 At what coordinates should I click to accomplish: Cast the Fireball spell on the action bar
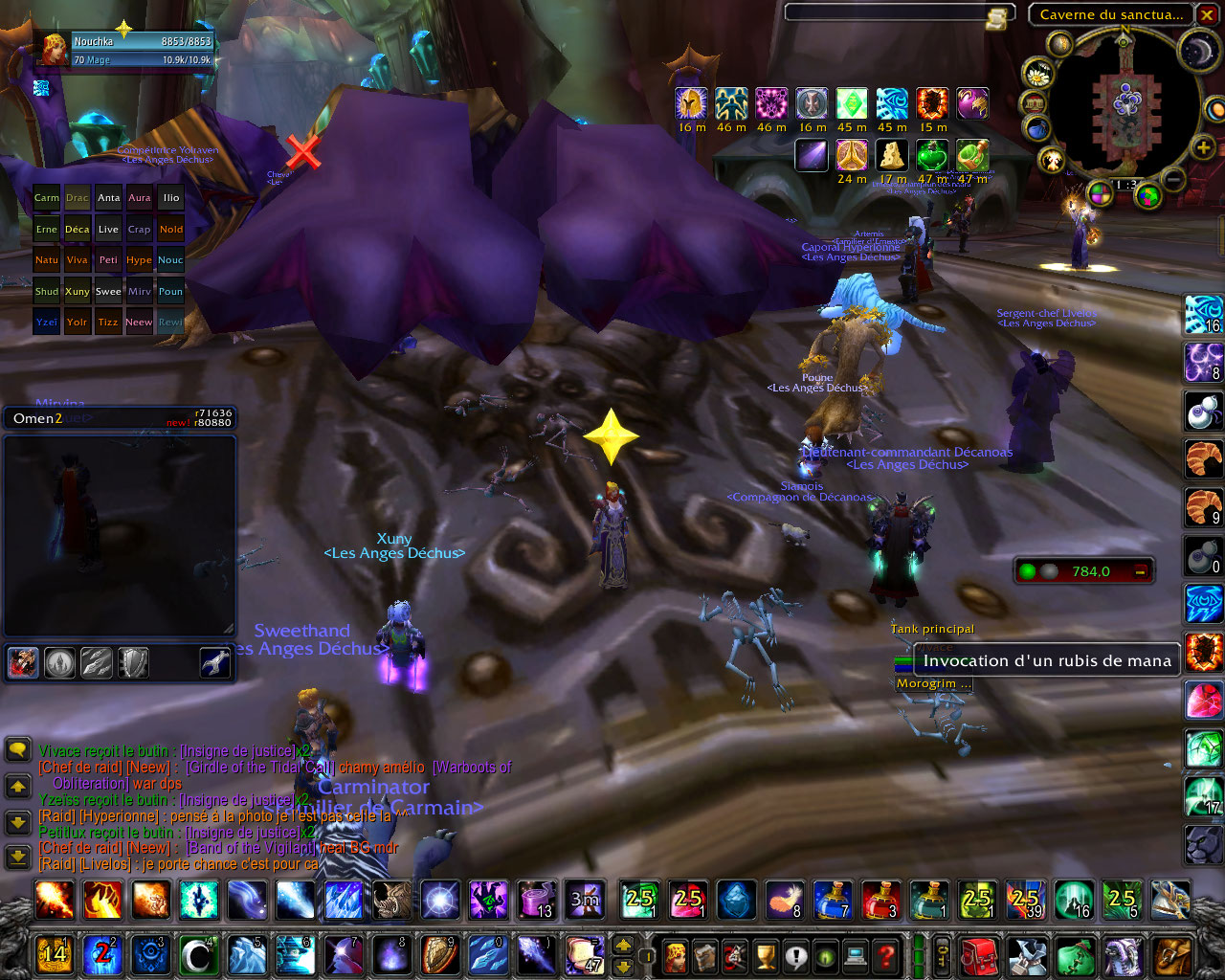click(x=53, y=900)
